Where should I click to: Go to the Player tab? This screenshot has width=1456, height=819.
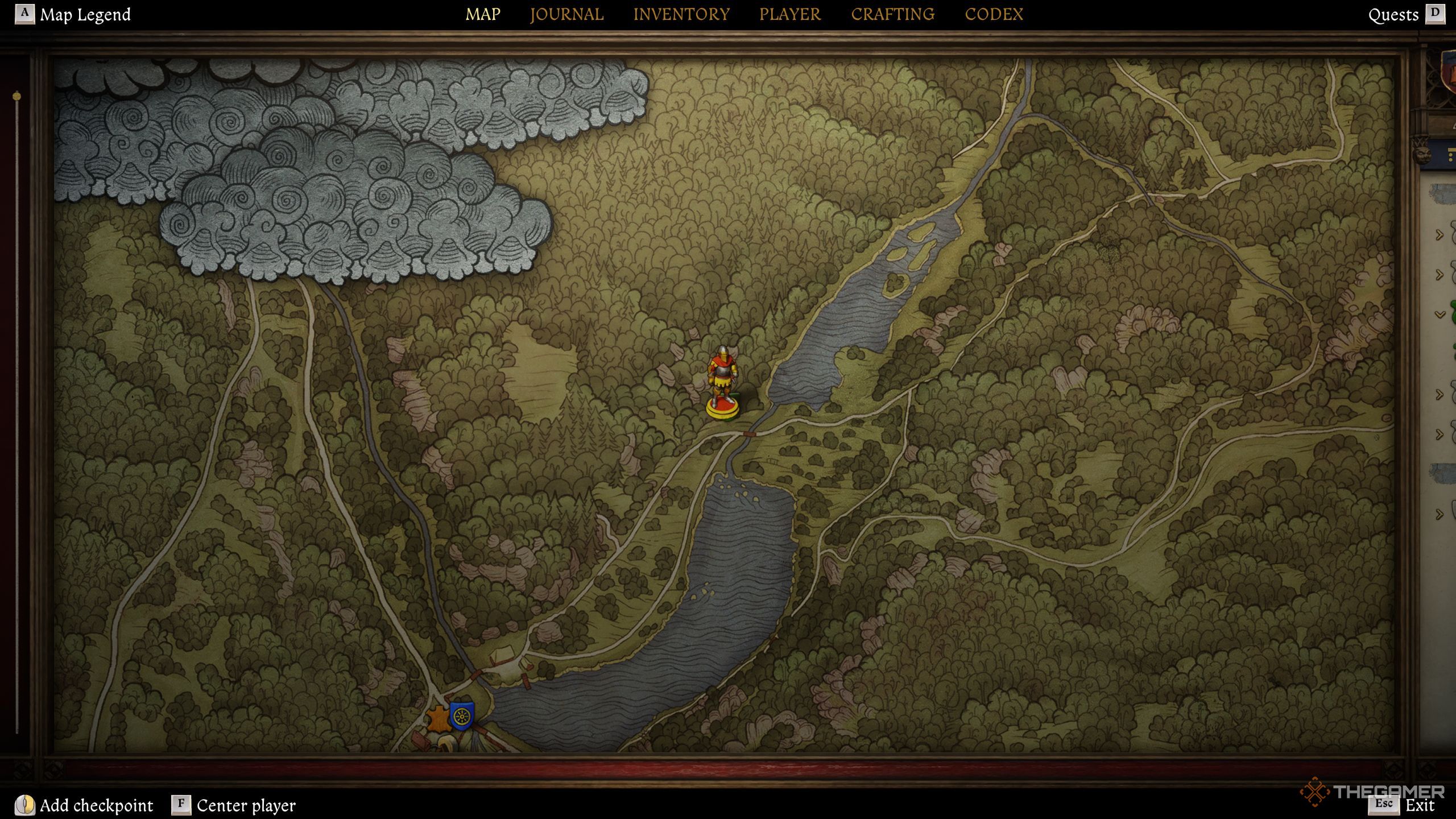click(x=790, y=14)
